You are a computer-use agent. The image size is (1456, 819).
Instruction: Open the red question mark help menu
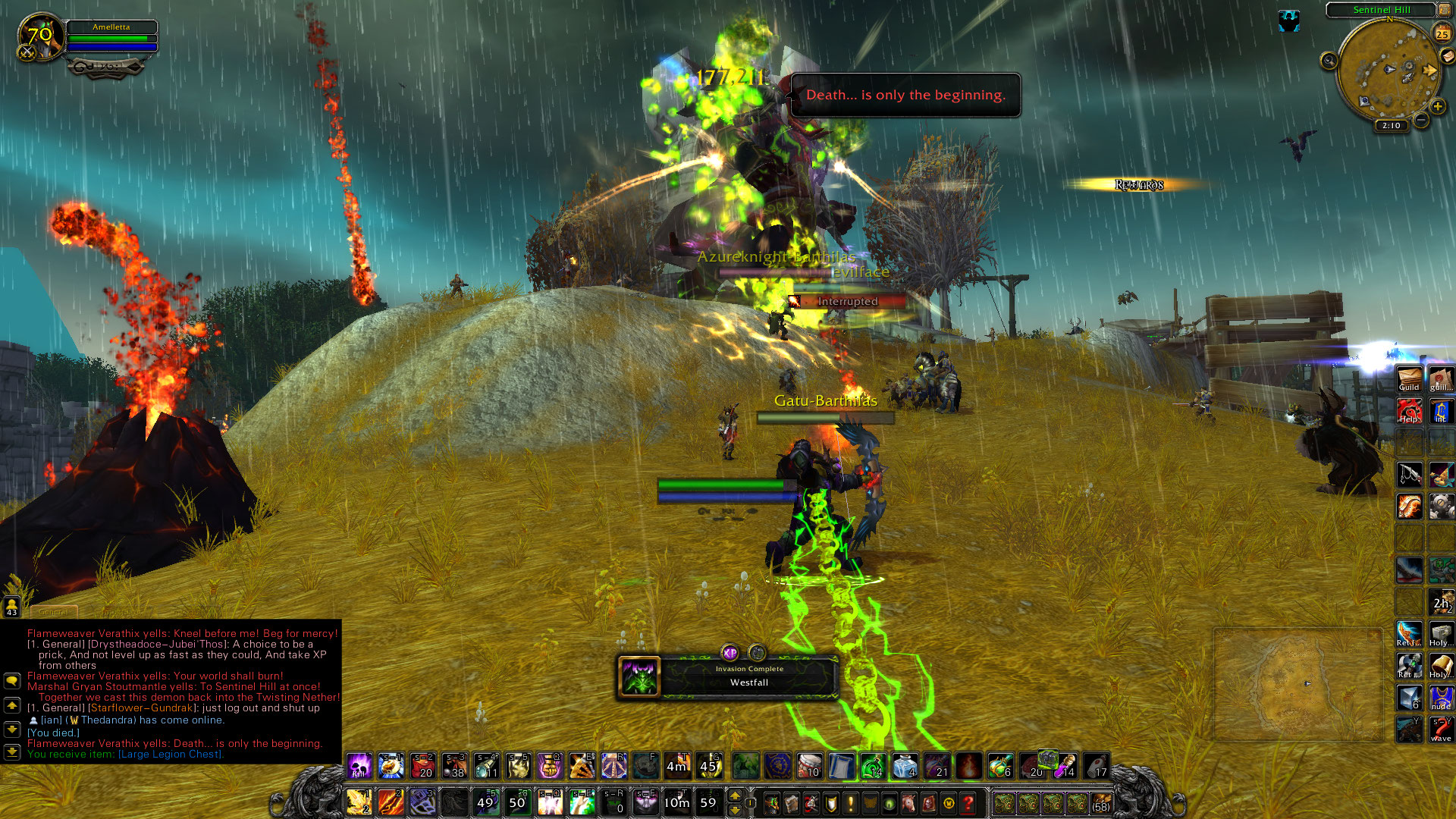click(968, 802)
